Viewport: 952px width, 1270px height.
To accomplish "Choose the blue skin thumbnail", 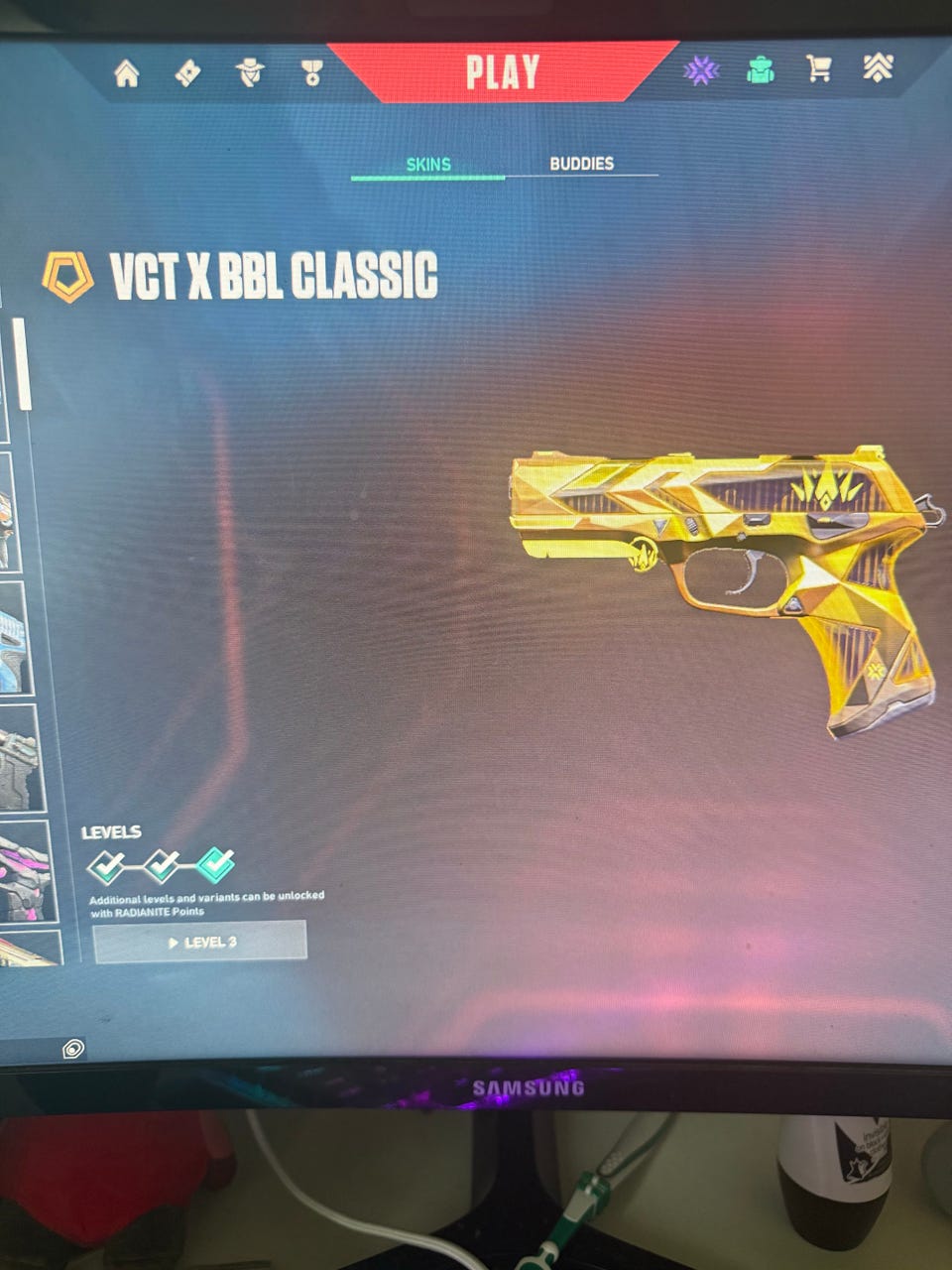I will click(x=14, y=638).
